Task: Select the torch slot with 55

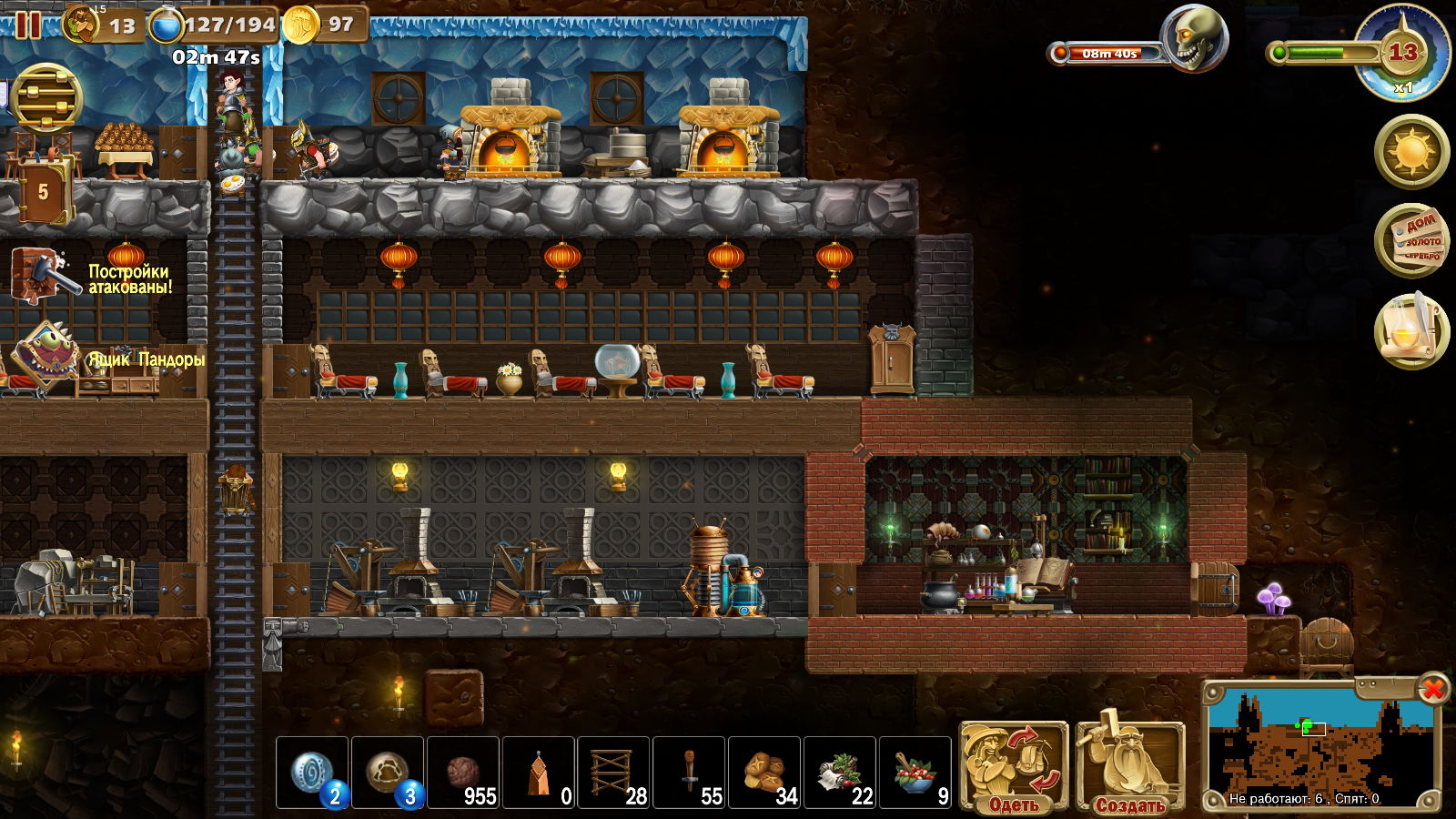Action: coord(689,773)
